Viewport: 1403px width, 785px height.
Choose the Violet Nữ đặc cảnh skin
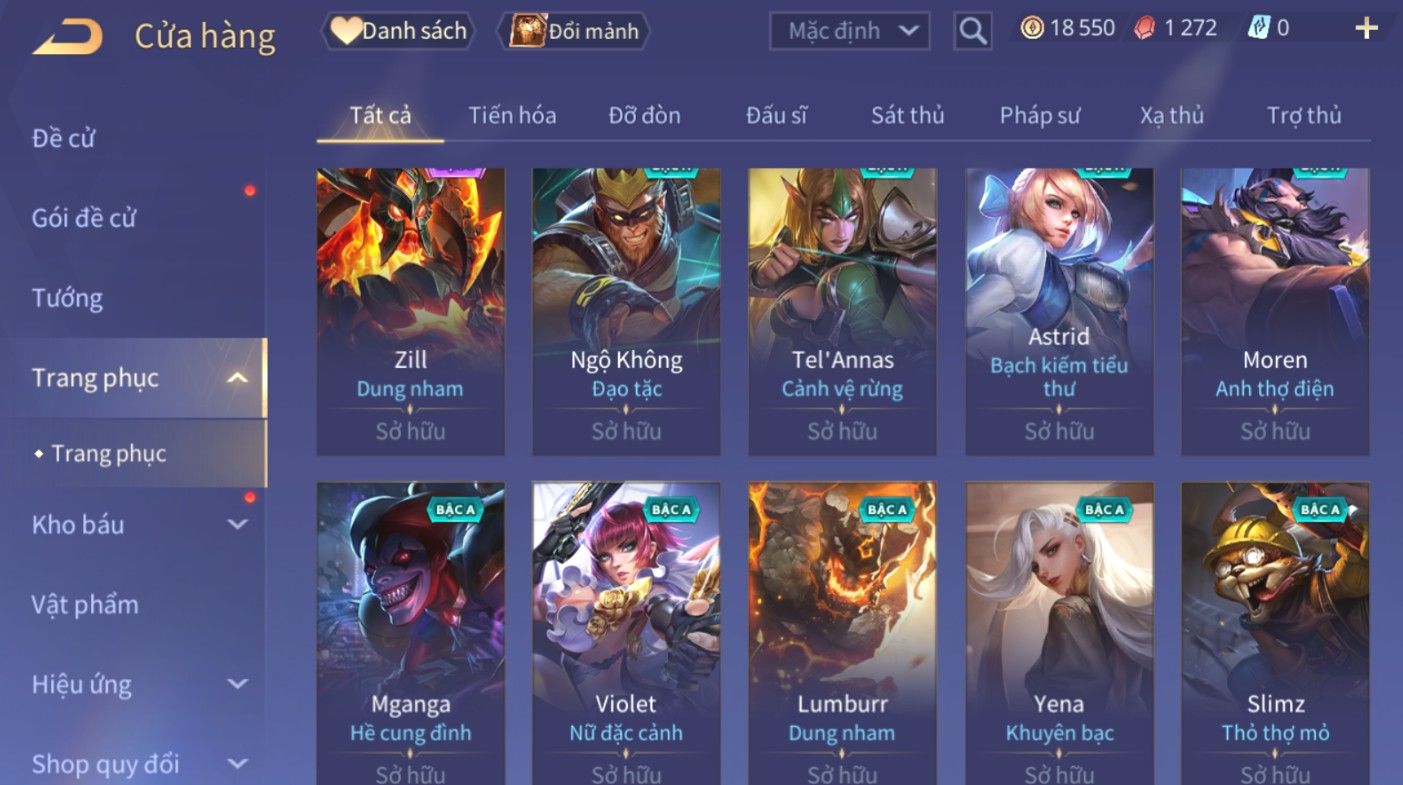626,630
